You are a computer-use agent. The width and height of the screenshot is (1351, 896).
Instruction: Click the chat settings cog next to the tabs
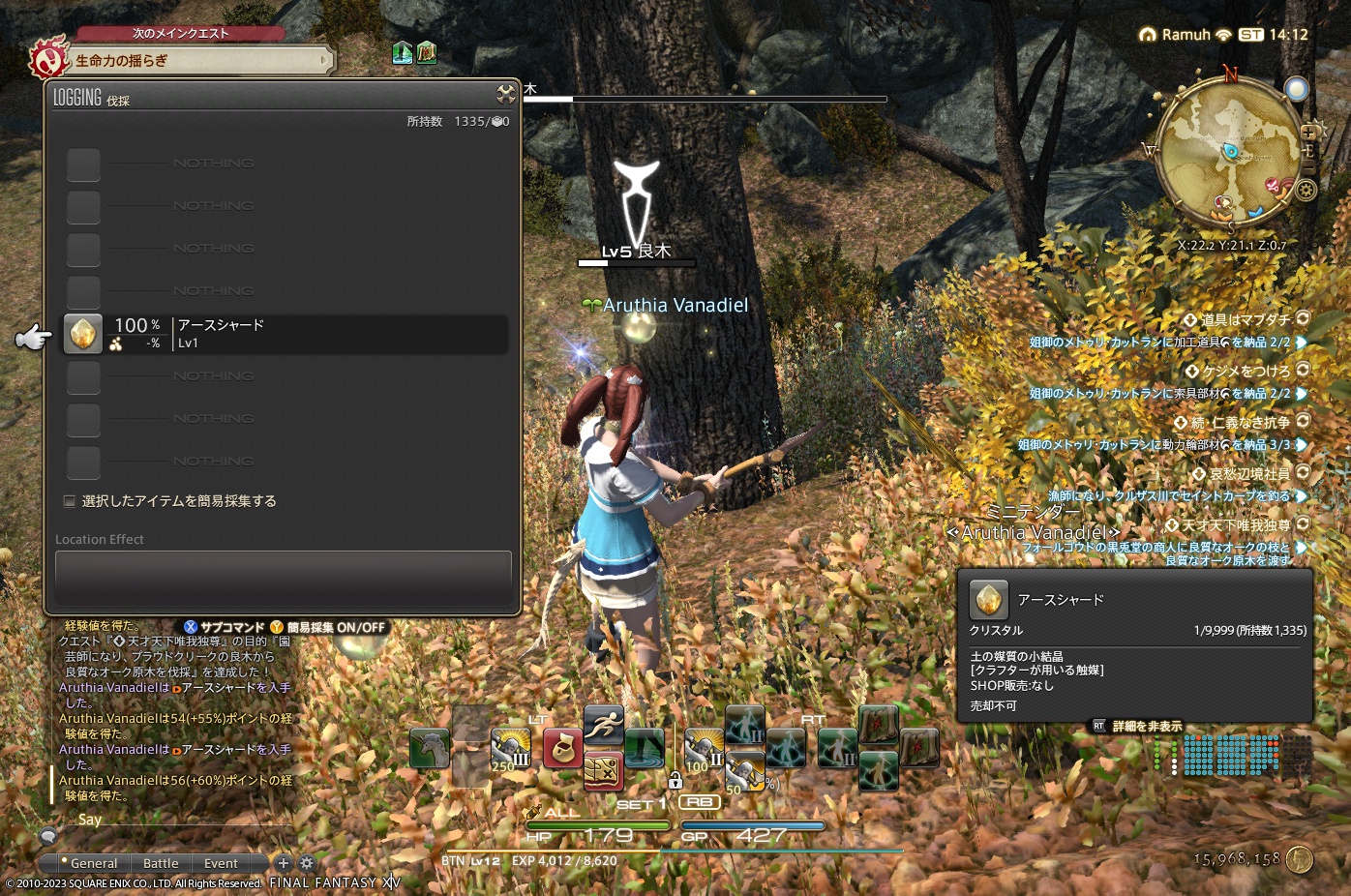tap(308, 862)
